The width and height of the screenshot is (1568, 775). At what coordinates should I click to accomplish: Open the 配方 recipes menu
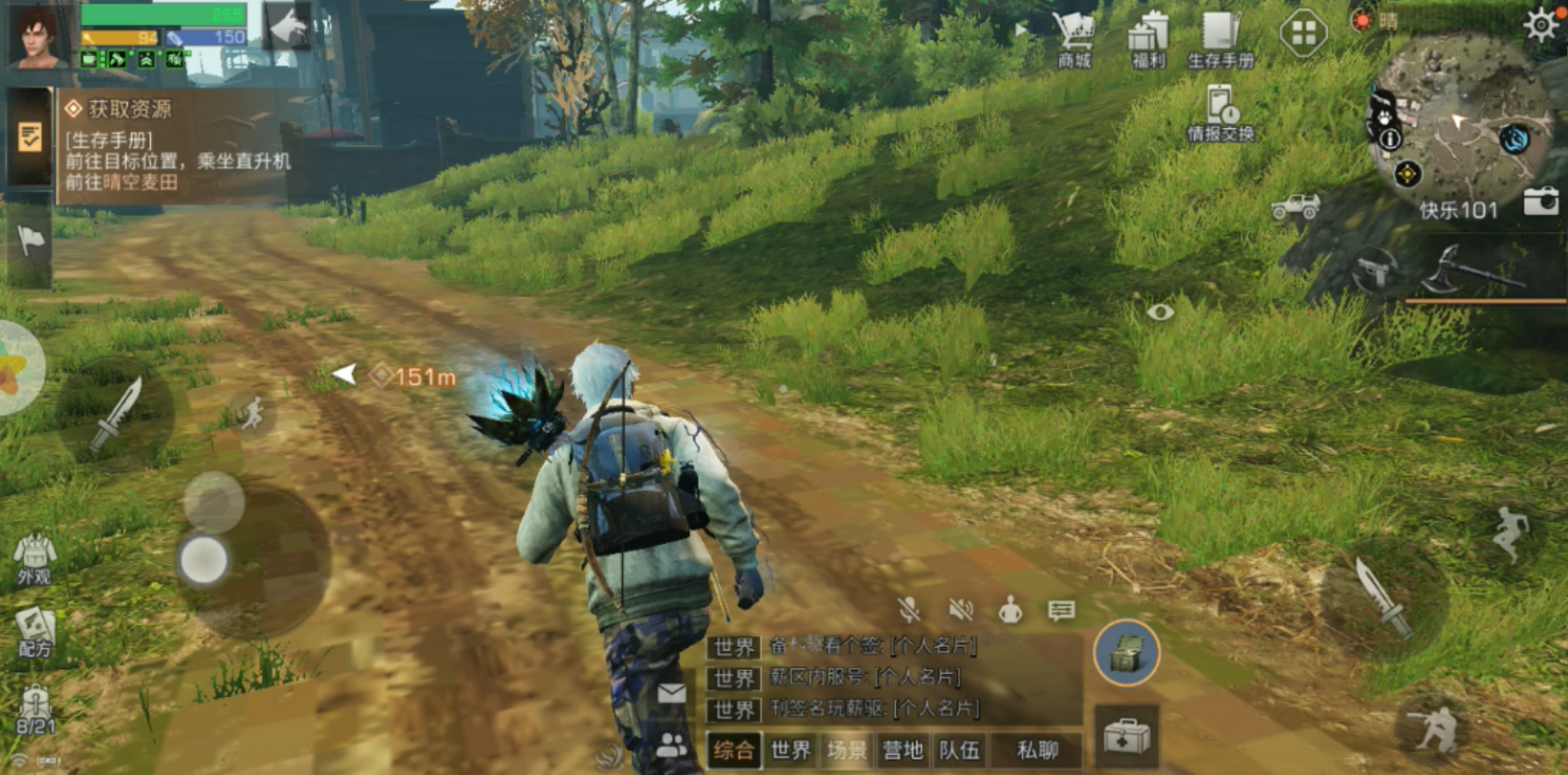[35, 633]
